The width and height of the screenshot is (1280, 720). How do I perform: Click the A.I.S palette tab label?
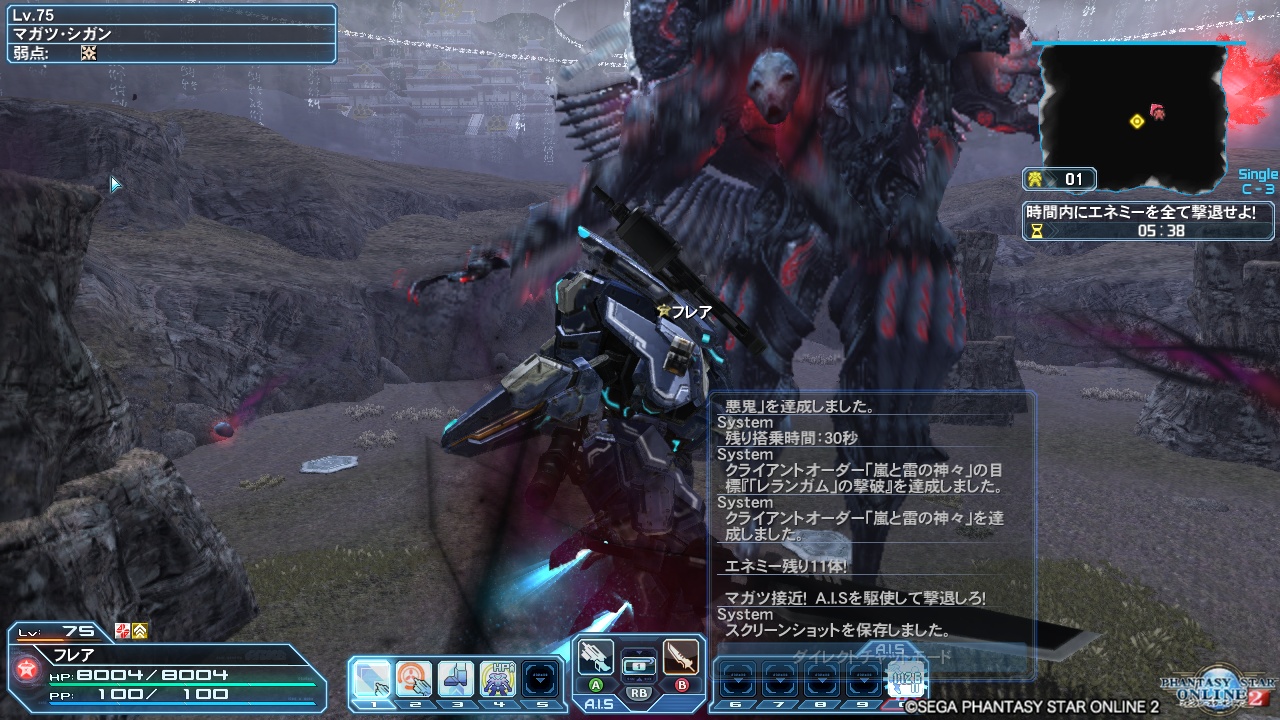[x=600, y=703]
